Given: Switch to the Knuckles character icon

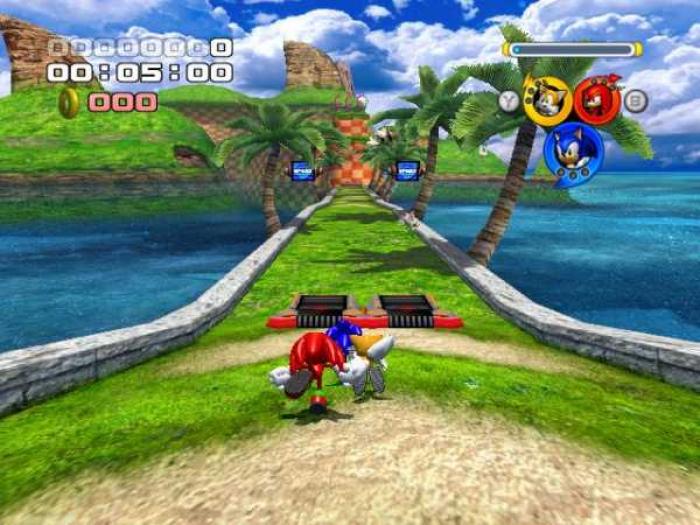Looking at the screenshot, I should [x=597, y=100].
